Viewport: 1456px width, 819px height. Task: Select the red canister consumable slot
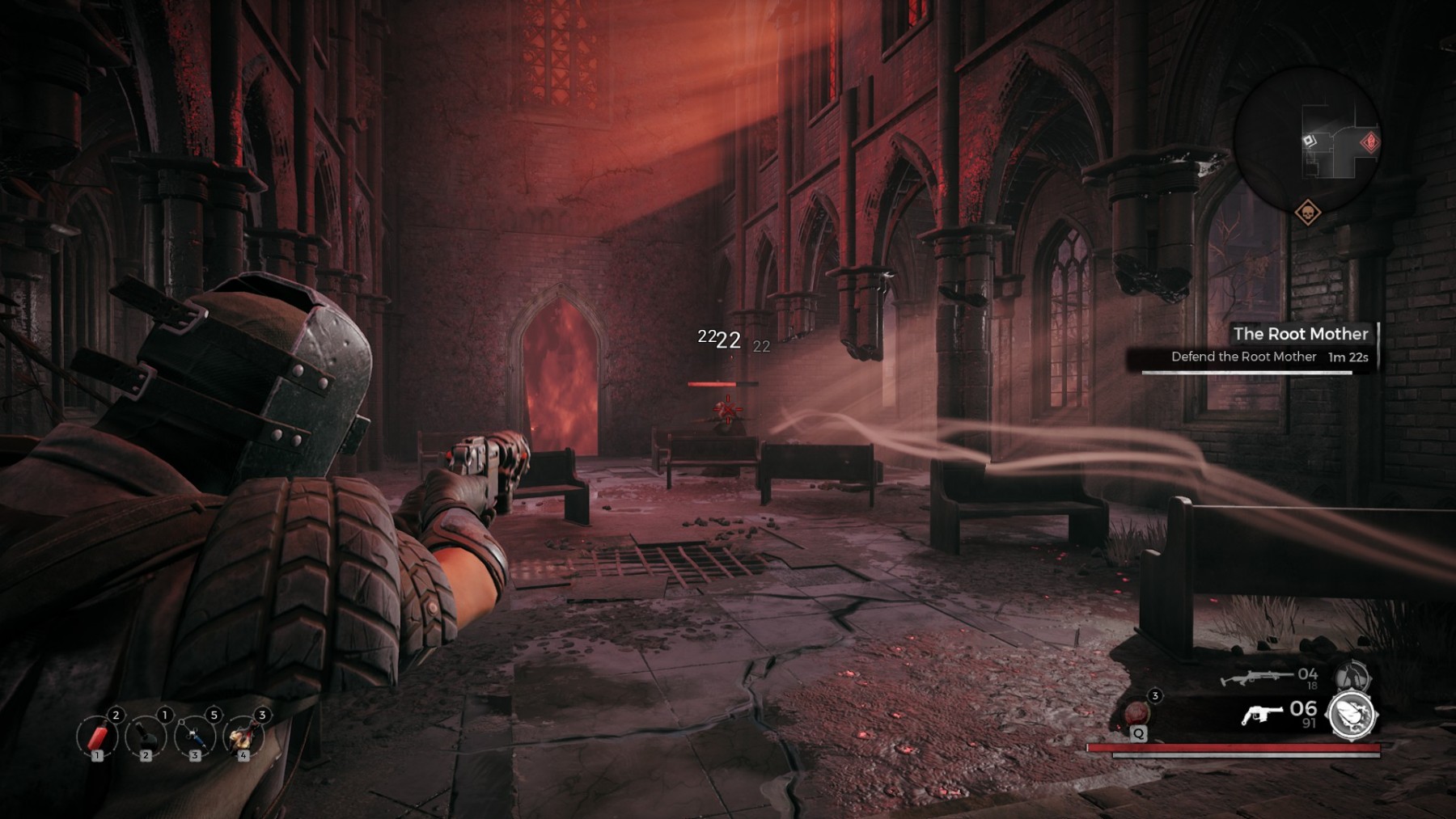97,737
